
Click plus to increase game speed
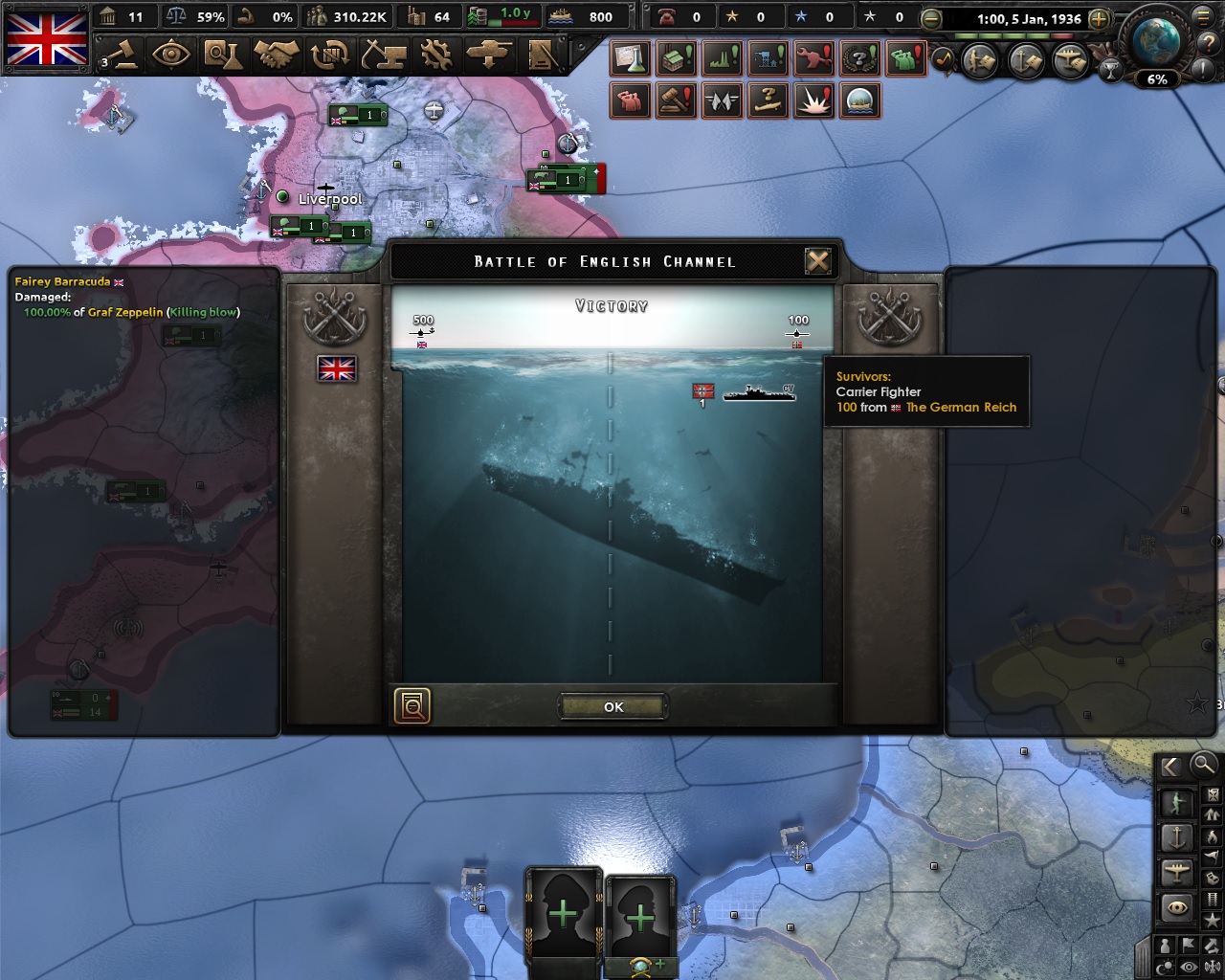coord(1100,18)
